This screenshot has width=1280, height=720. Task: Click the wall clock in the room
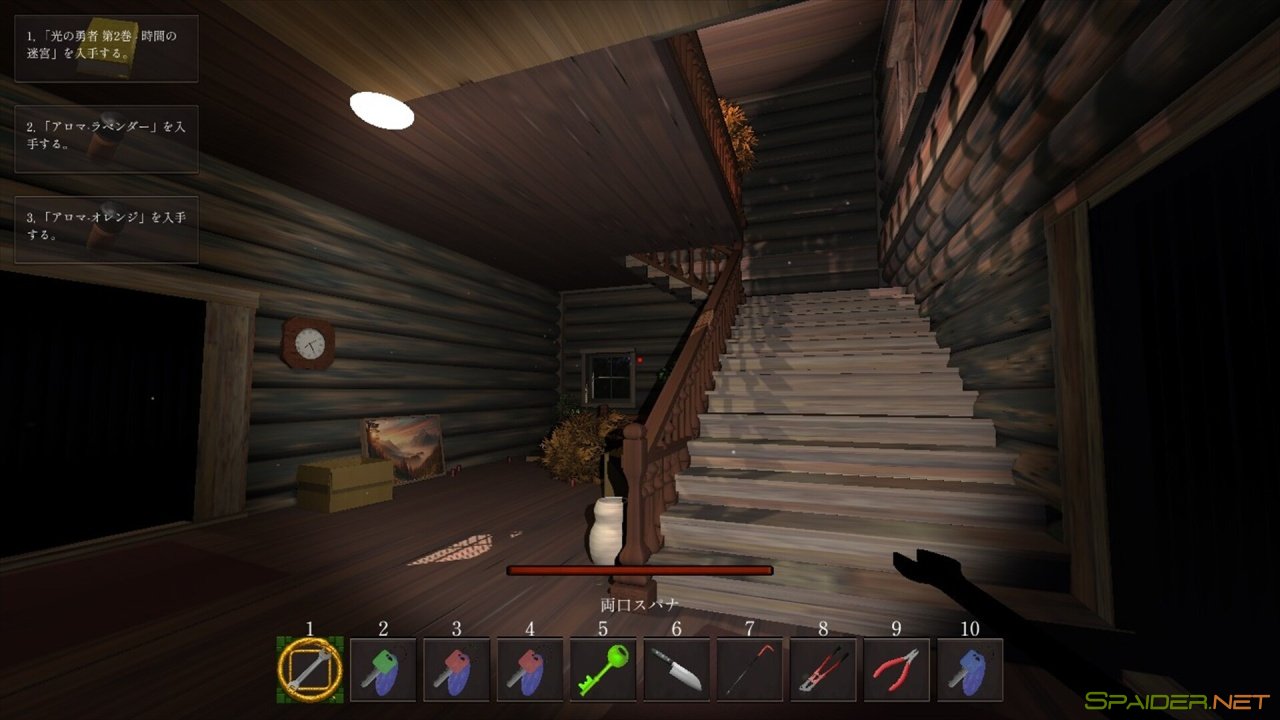click(x=310, y=344)
